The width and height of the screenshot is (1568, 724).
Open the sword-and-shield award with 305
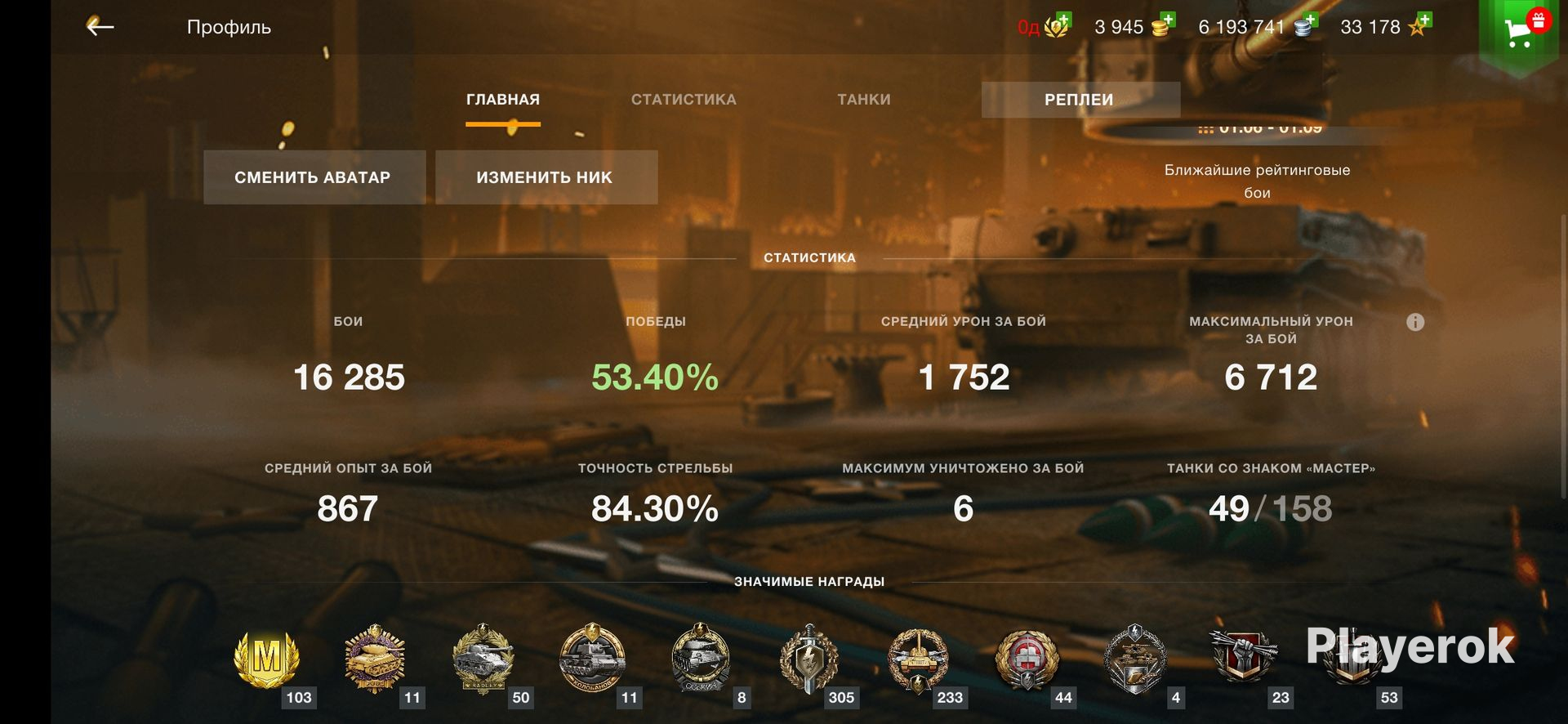(x=808, y=659)
